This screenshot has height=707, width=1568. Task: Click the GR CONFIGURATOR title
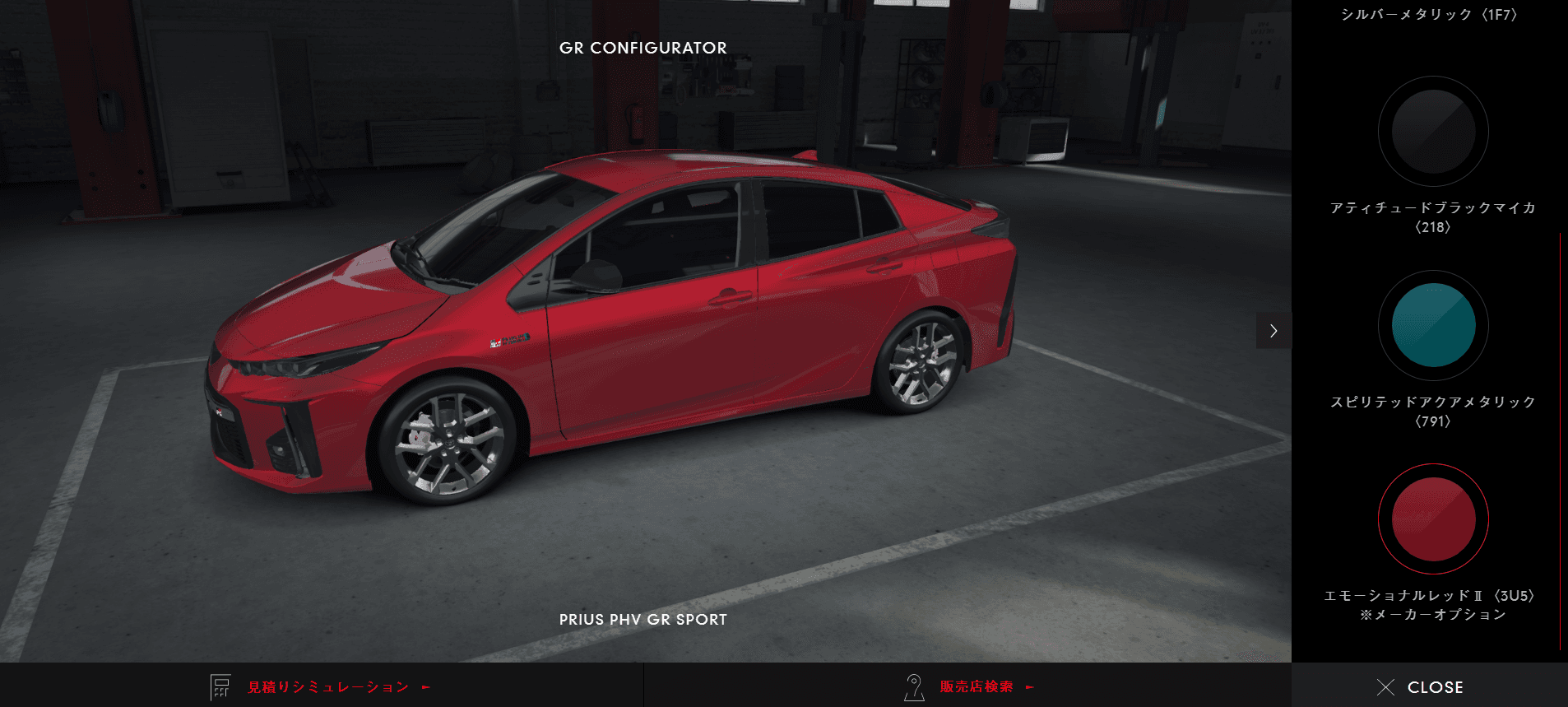(643, 48)
